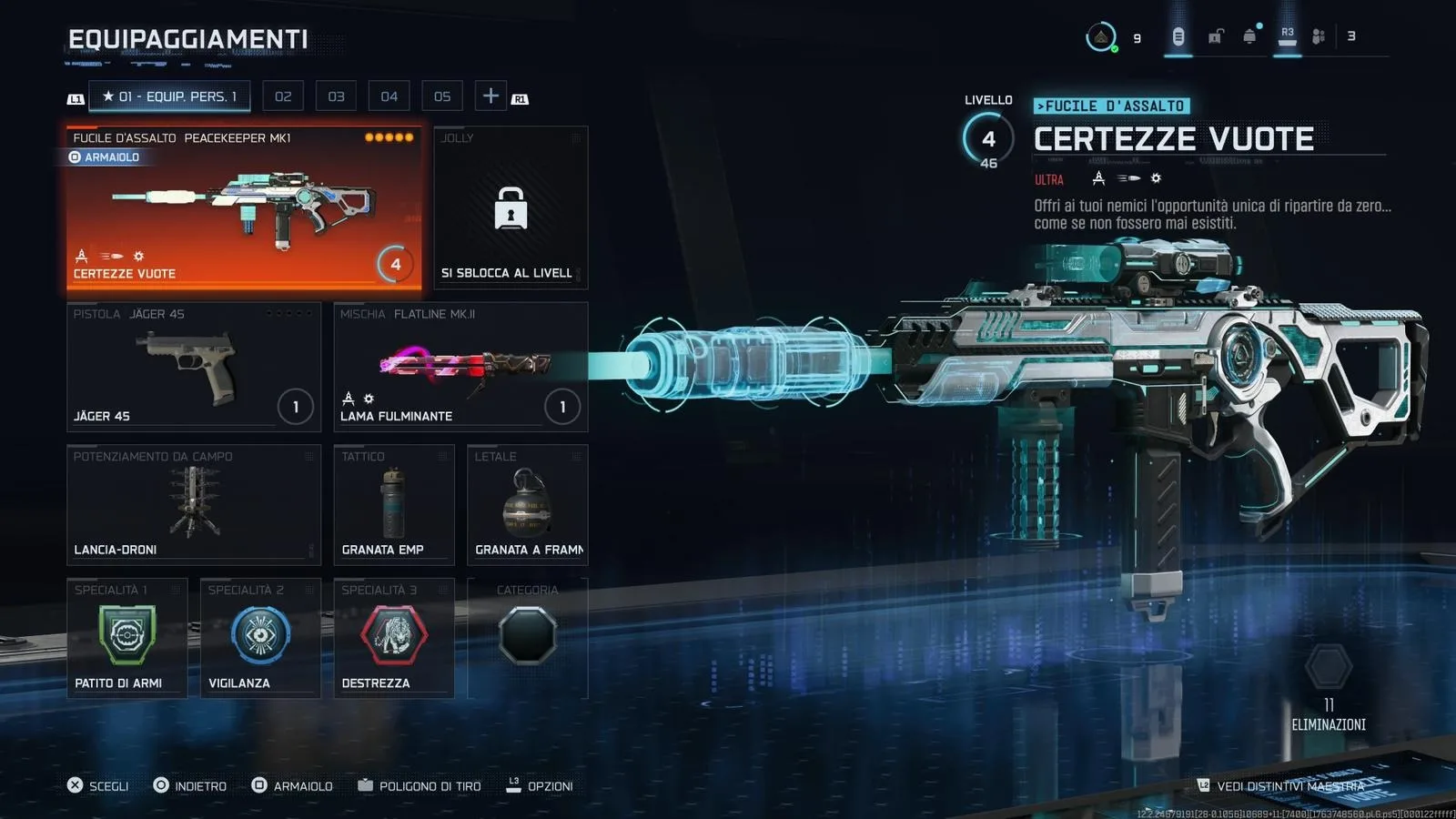Image resolution: width=1456 pixels, height=819 pixels.
Task: Open the notifications bell icon
Action: [x=1250, y=36]
